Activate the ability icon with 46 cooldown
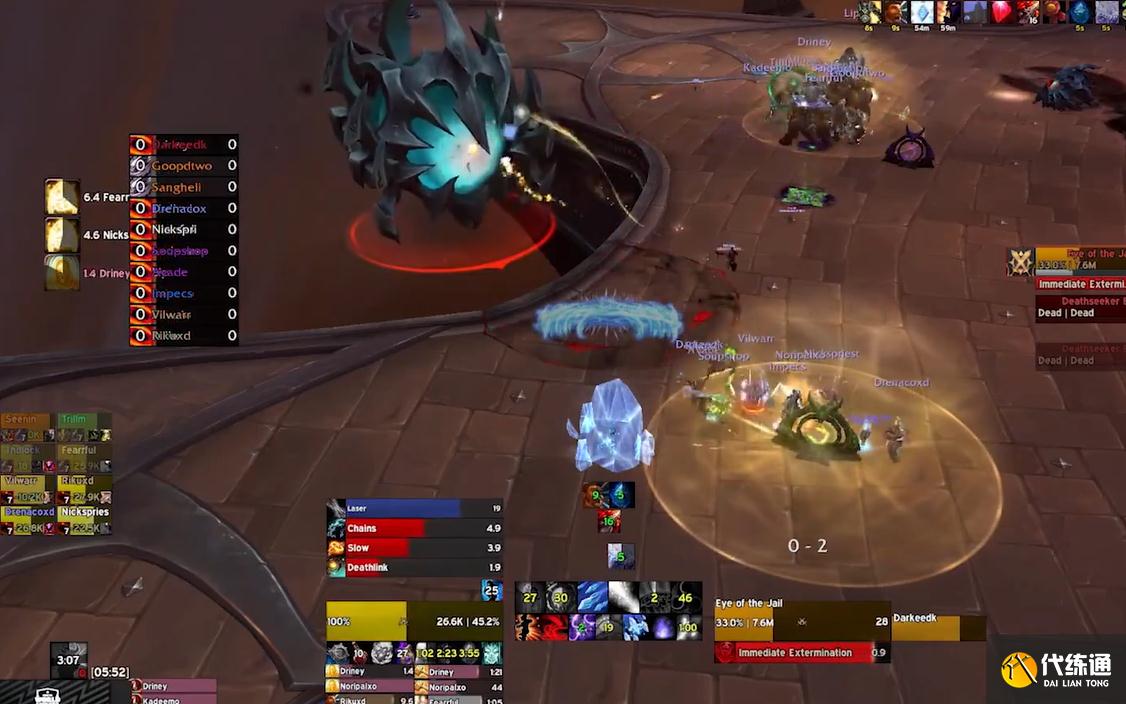 (x=686, y=597)
